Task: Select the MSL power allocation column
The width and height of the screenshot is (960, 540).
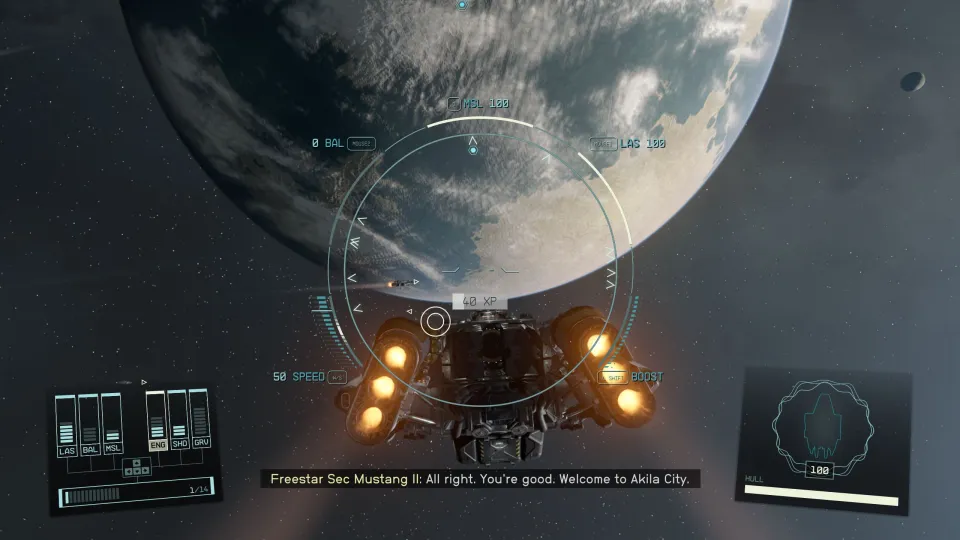Action: (112, 427)
